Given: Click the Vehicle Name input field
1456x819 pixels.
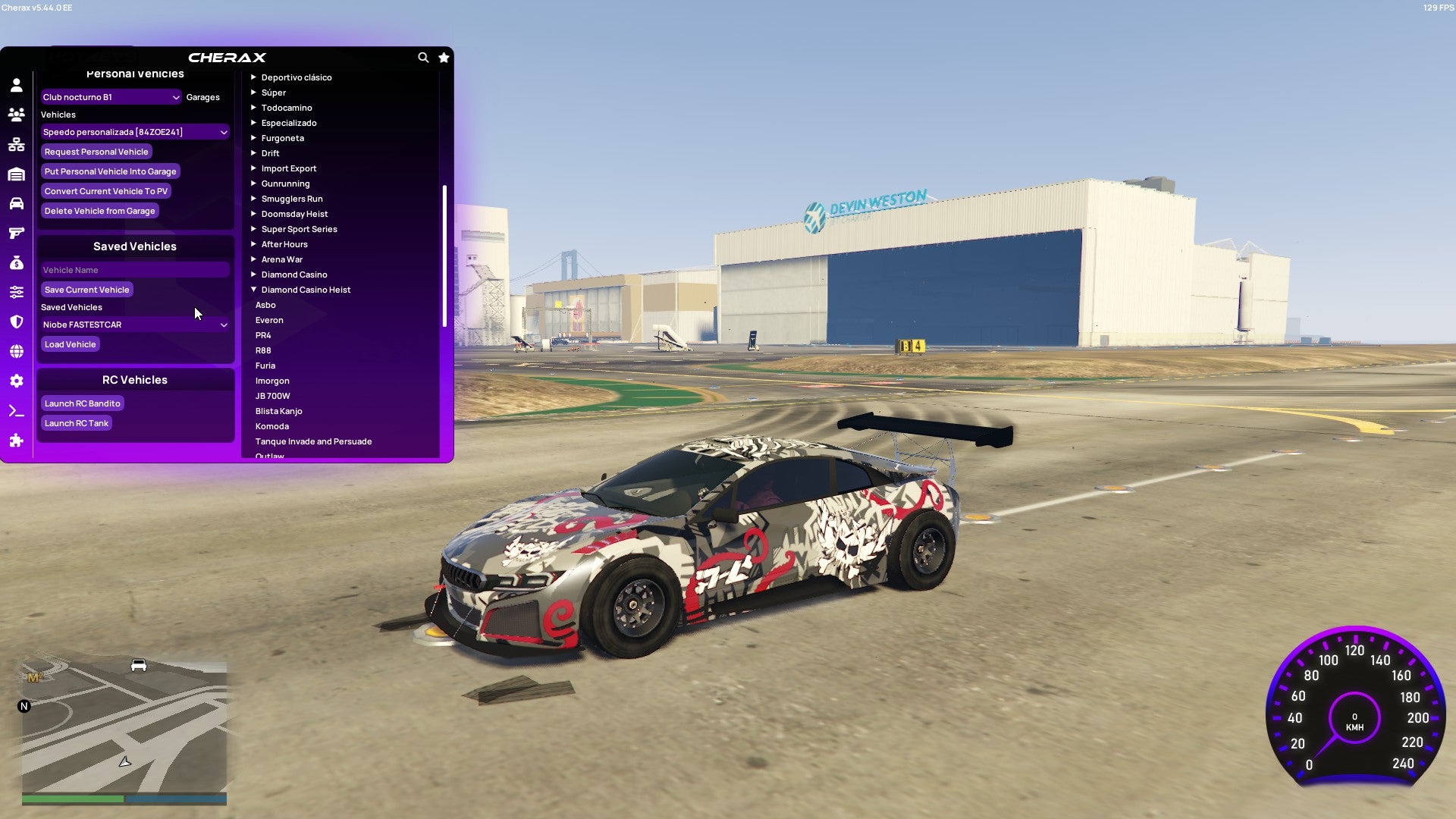Looking at the screenshot, I should [x=135, y=269].
